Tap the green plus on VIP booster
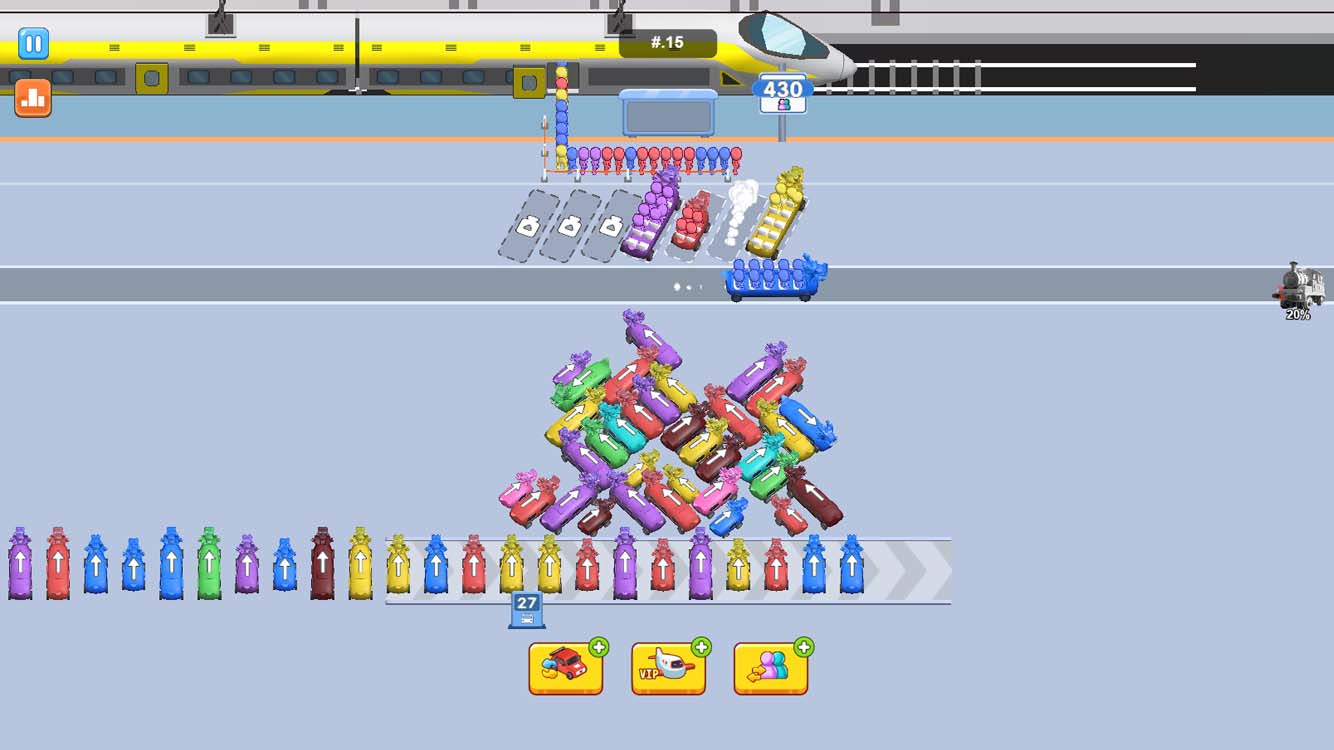The image size is (1334, 750). [x=700, y=648]
